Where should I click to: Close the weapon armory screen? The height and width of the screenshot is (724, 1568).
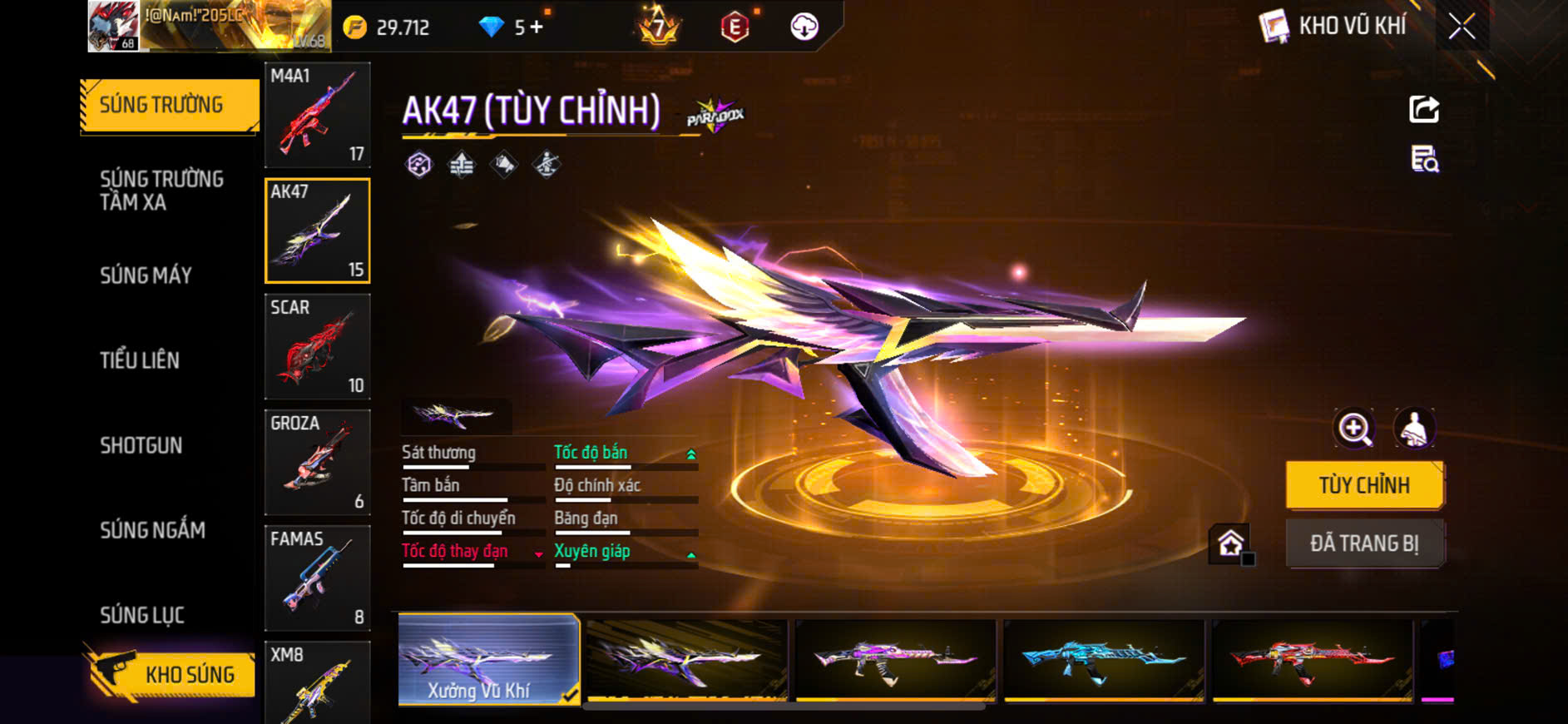click(1462, 27)
